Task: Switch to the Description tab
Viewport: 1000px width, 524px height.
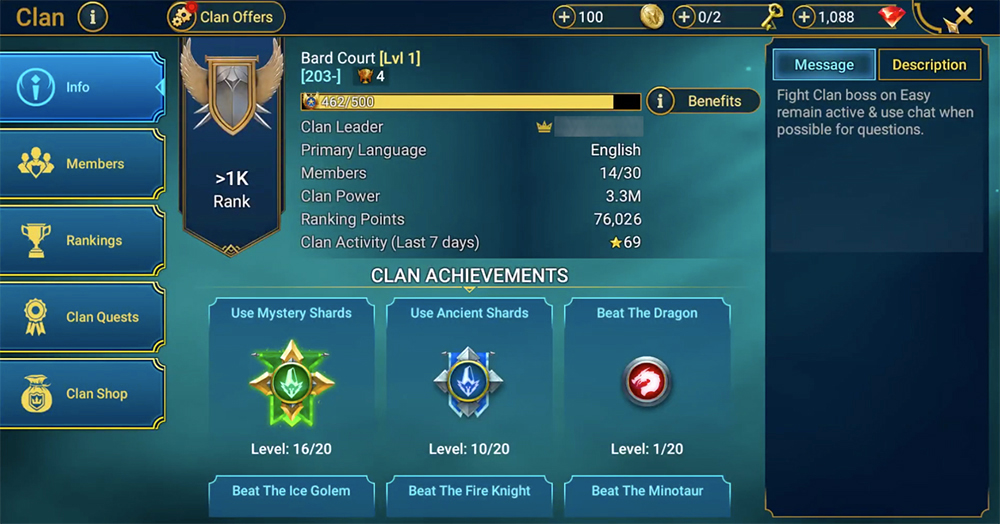Action: click(928, 65)
